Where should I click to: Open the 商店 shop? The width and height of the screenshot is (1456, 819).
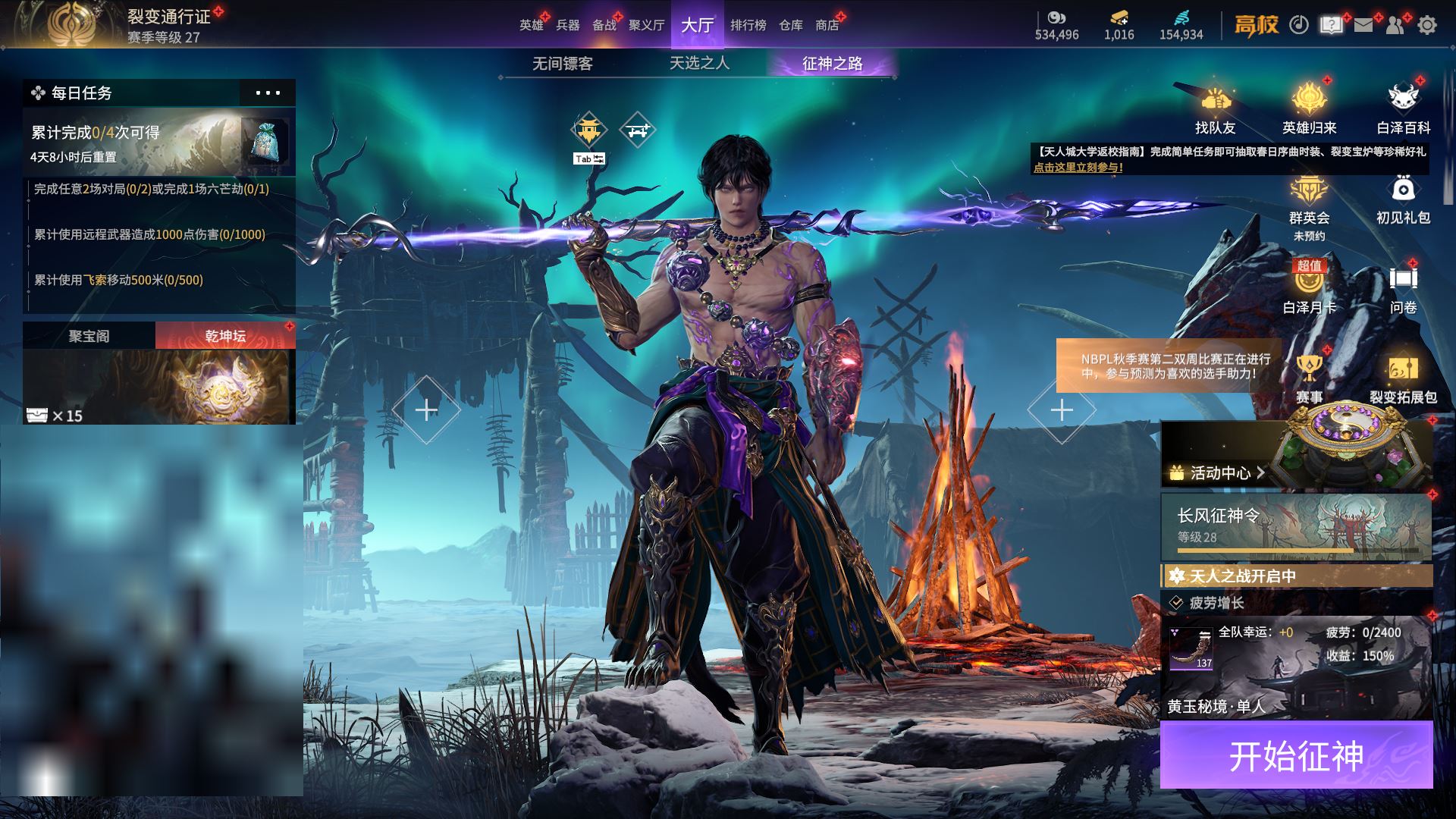tap(827, 25)
